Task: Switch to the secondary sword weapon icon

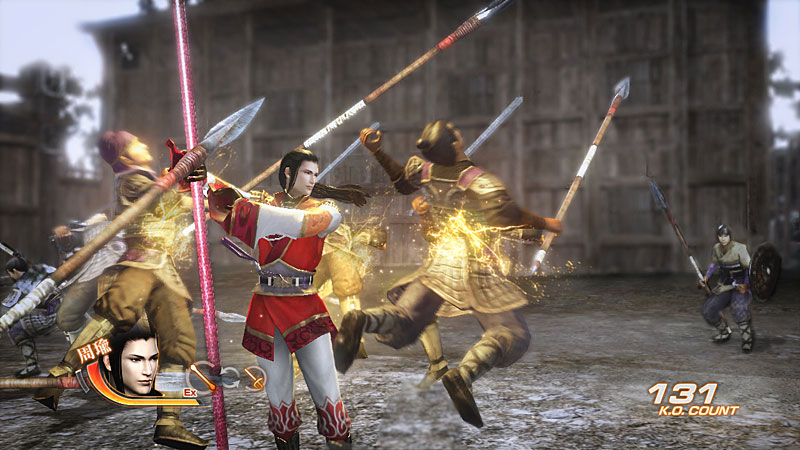Action: click(x=254, y=377)
